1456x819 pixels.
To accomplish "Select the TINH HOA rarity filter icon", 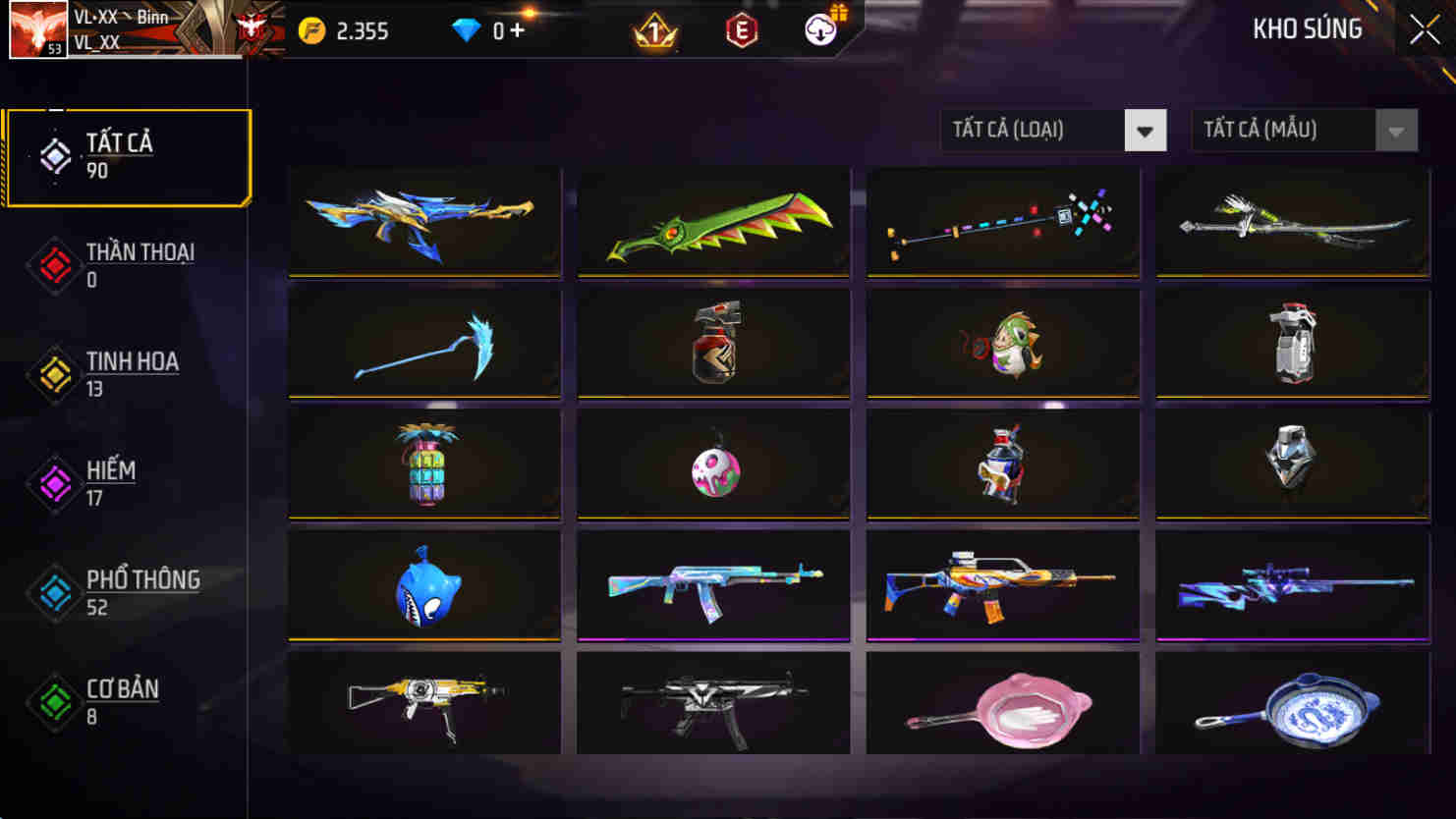I will coord(54,373).
